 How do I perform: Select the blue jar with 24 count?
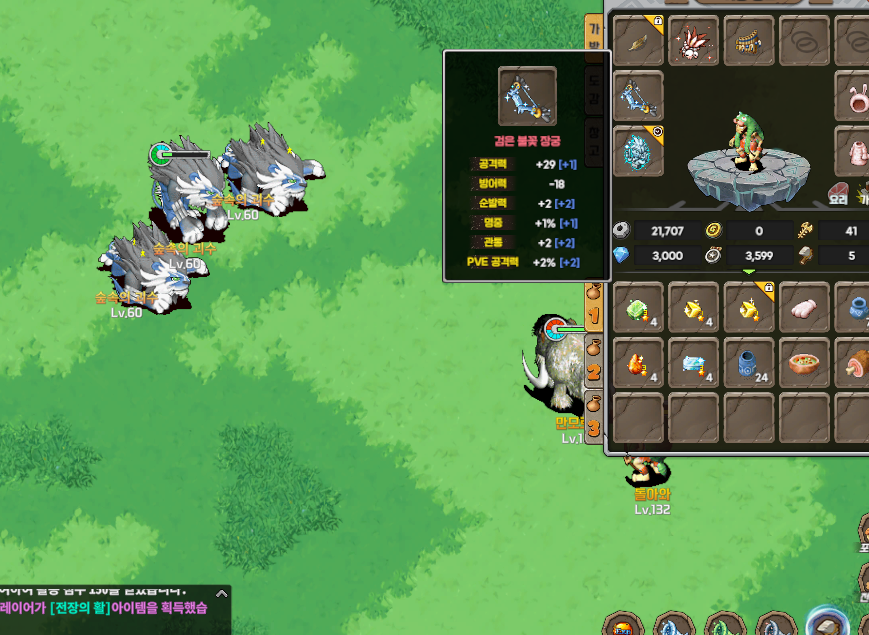click(x=748, y=363)
